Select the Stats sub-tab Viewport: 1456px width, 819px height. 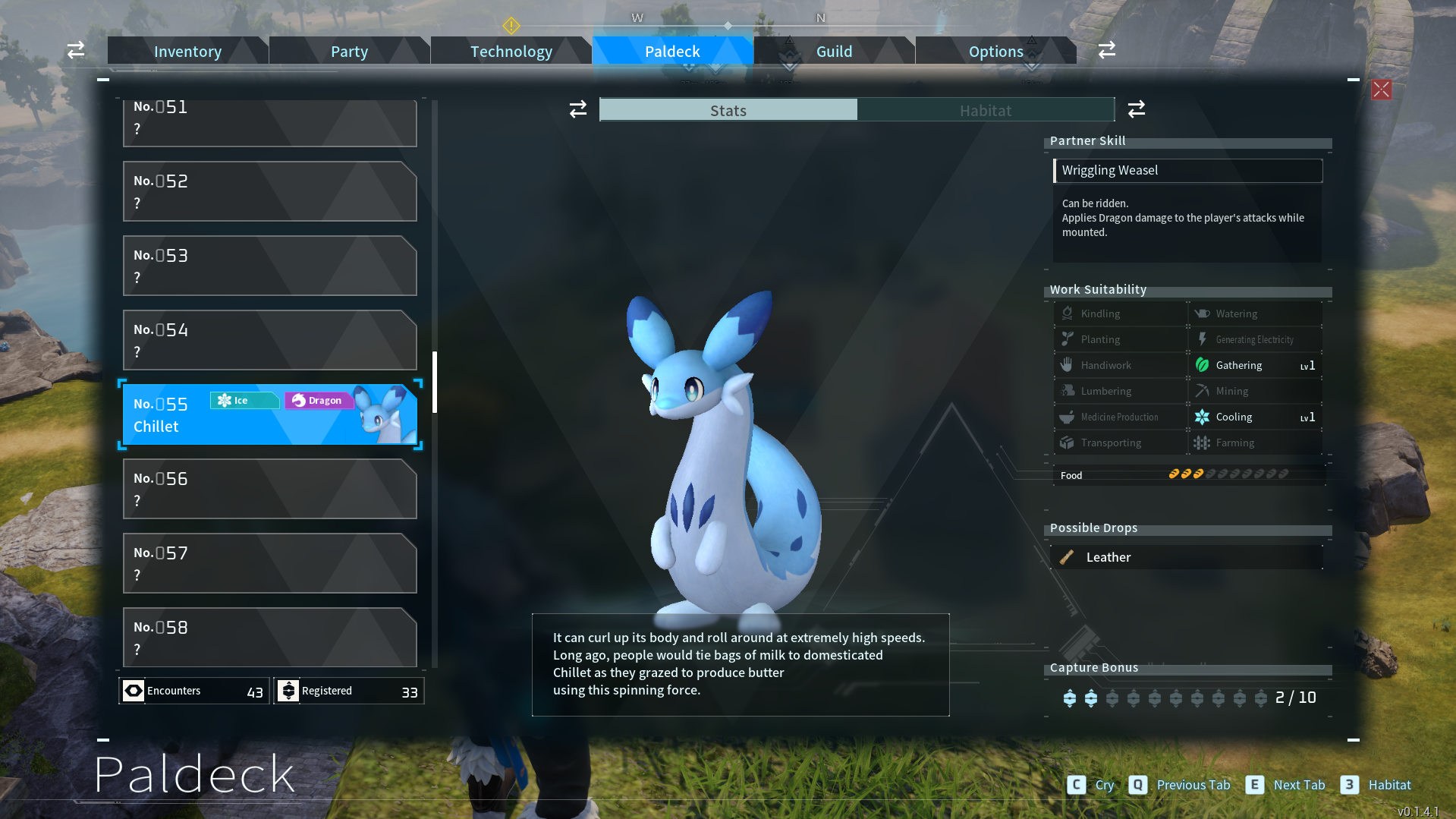click(x=728, y=110)
